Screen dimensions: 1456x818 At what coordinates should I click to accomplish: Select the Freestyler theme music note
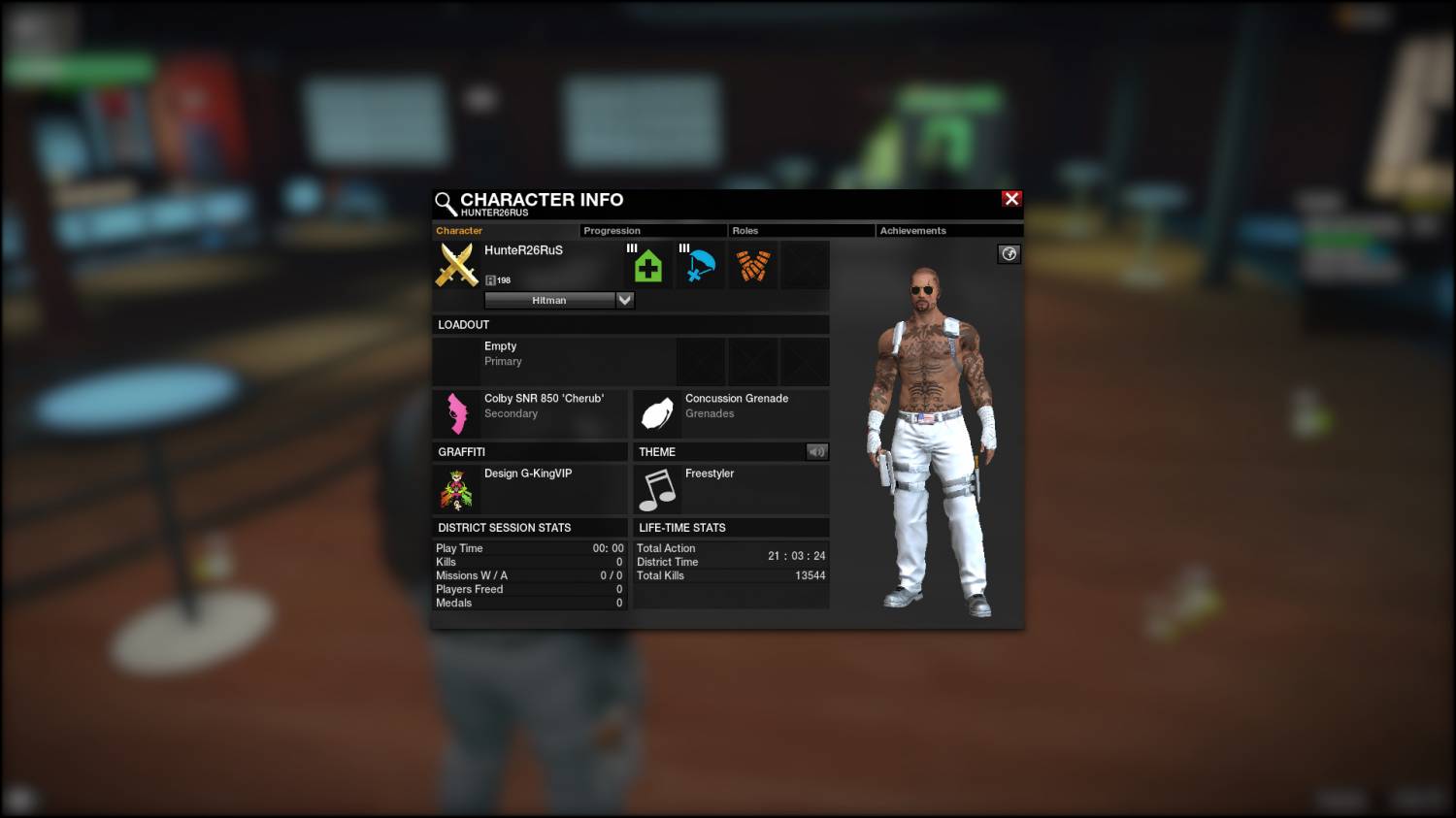point(657,489)
